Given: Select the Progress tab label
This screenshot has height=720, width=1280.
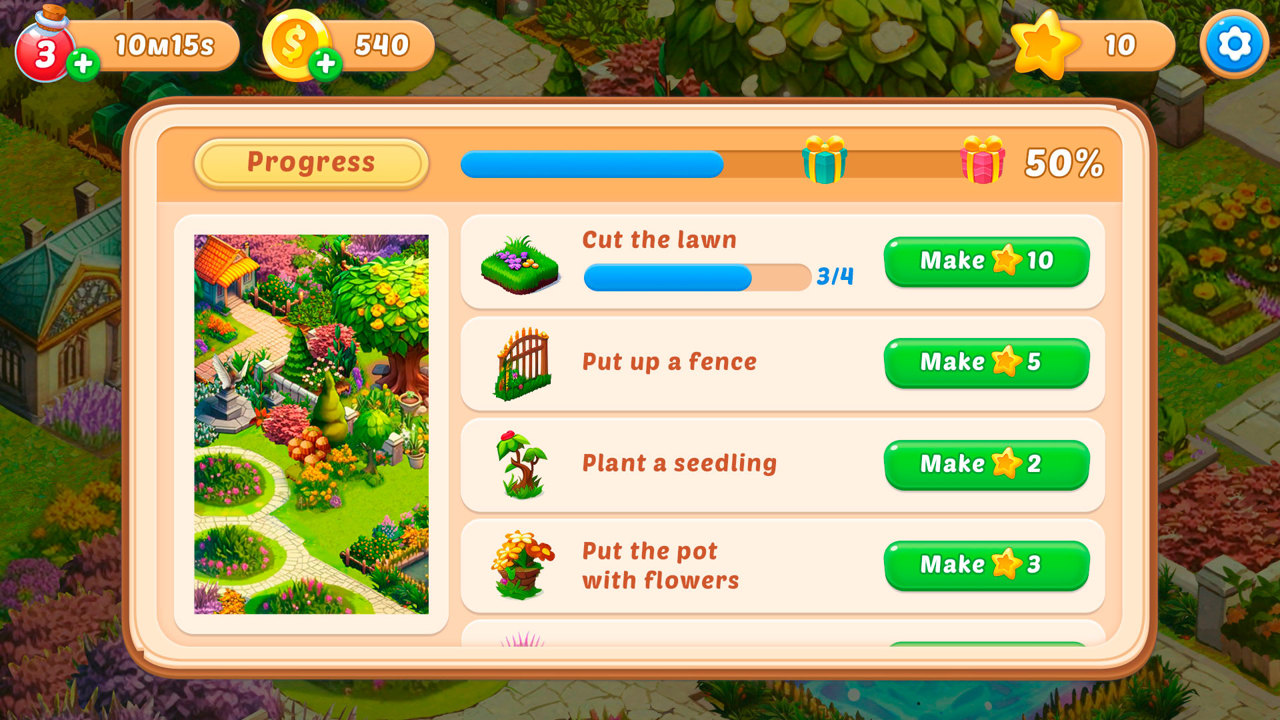Looking at the screenshot, I should tap(311, 163).
